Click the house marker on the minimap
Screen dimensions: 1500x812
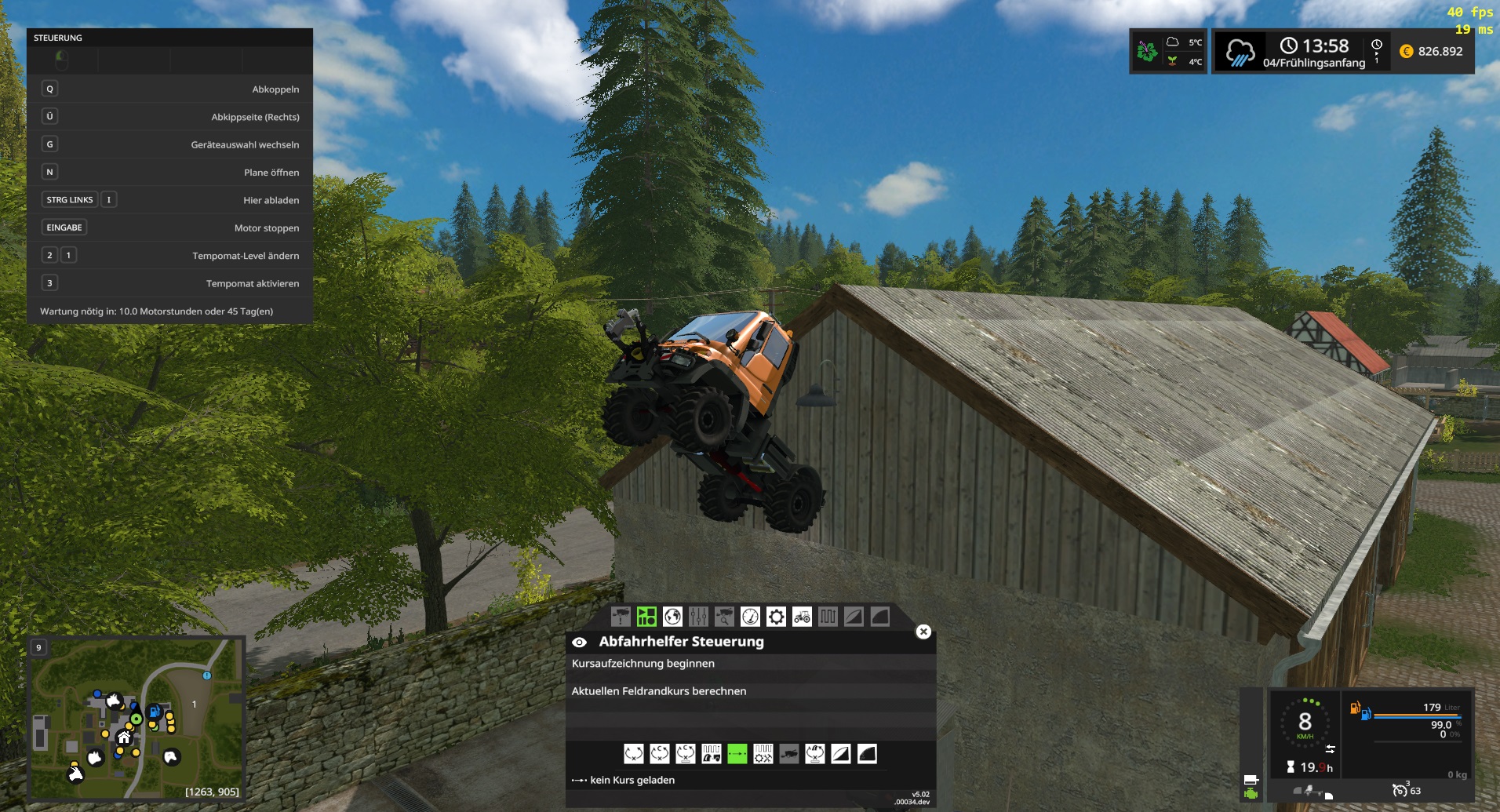(123, 737)
